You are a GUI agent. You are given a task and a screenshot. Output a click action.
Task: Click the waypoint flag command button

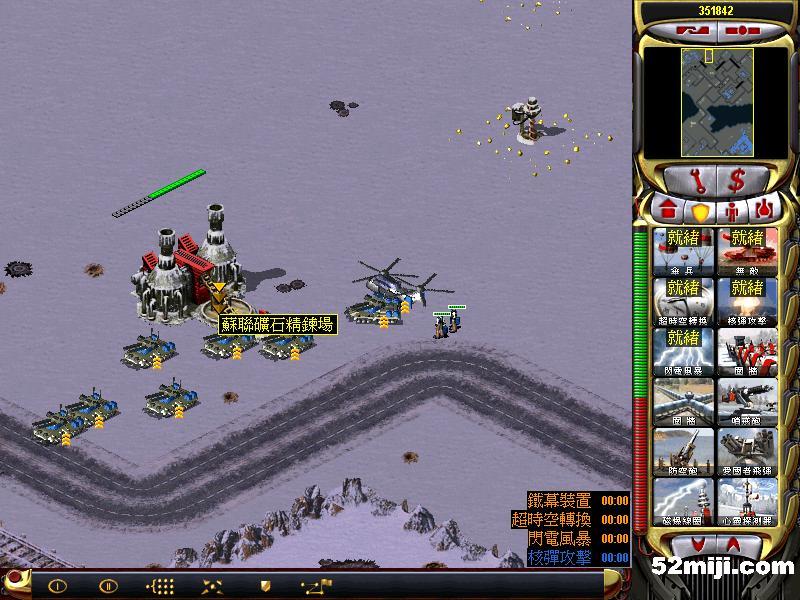tap(320, 586)
